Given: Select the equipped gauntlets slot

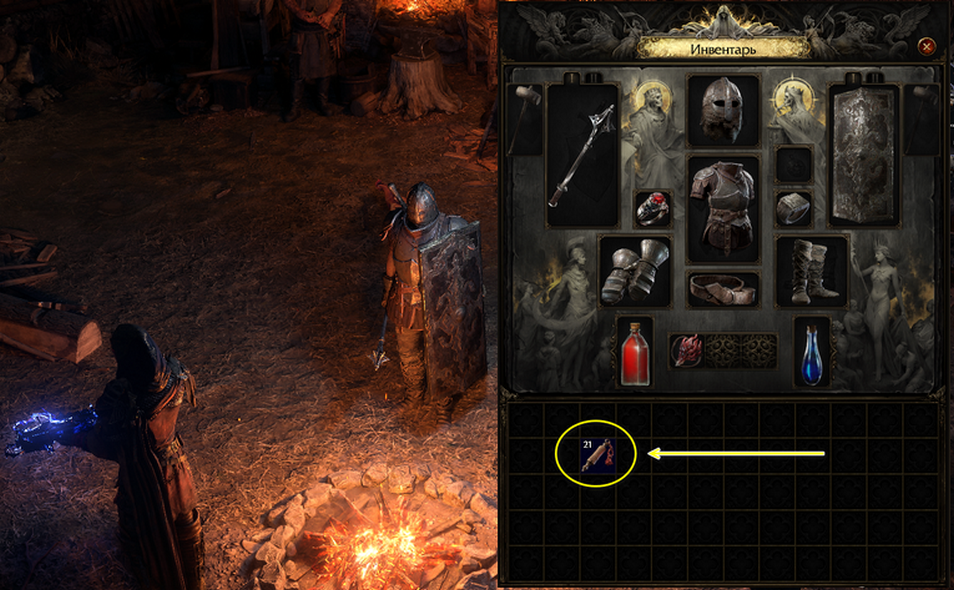Looking at the screenshot, I should (x=635, y=270).
